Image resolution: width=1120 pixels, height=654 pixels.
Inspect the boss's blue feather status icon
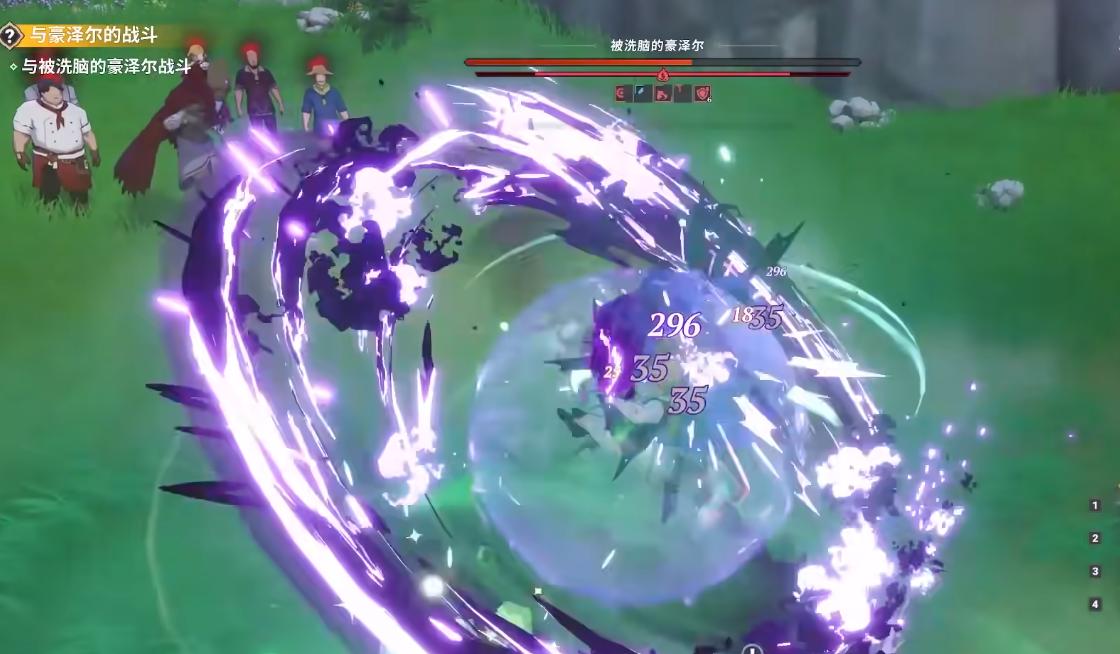(642, 94)
